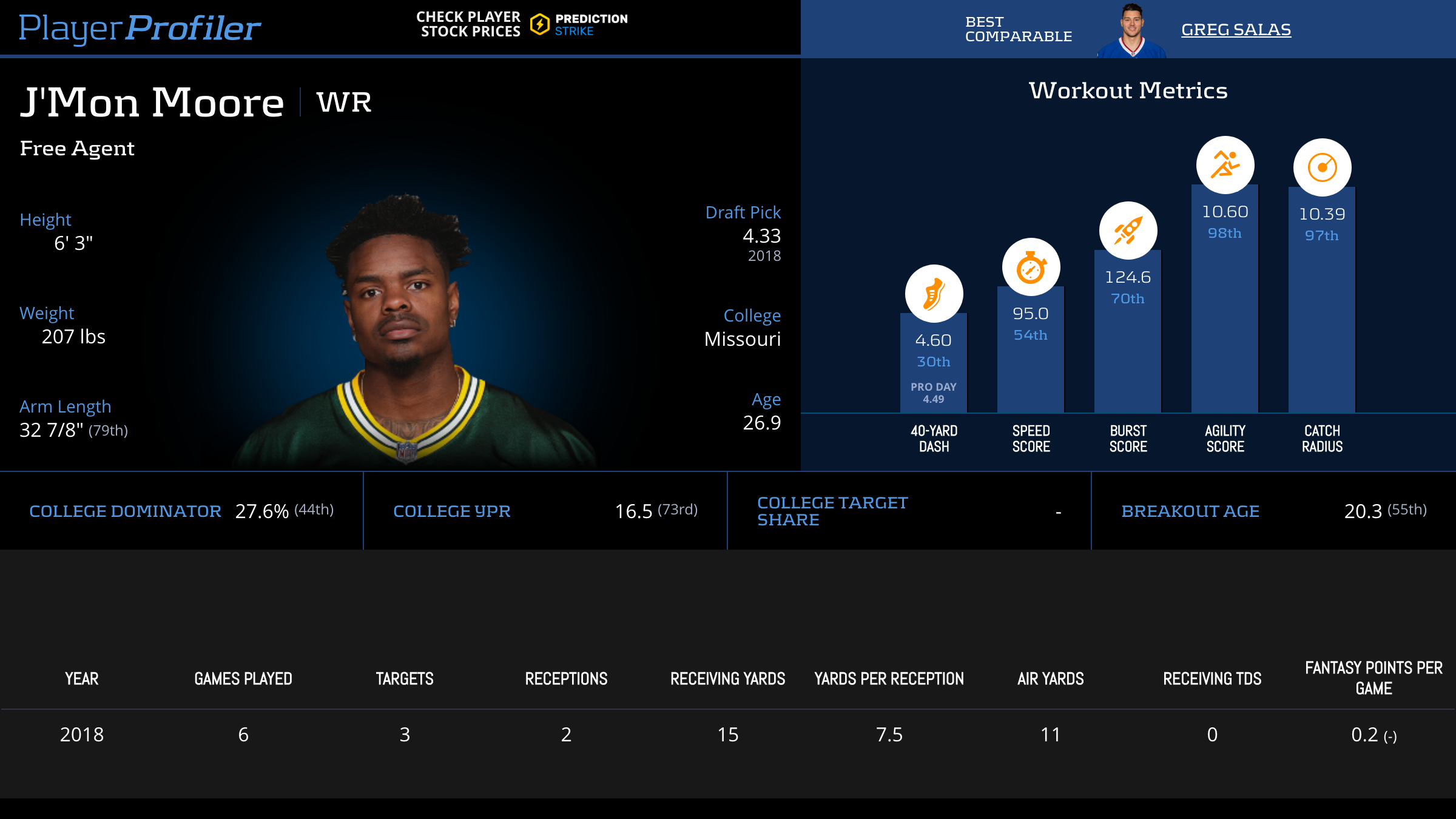This screenshot has height=819, width=1456.
Task: Click the College YPR metric label
Action: tap(452, 511)
